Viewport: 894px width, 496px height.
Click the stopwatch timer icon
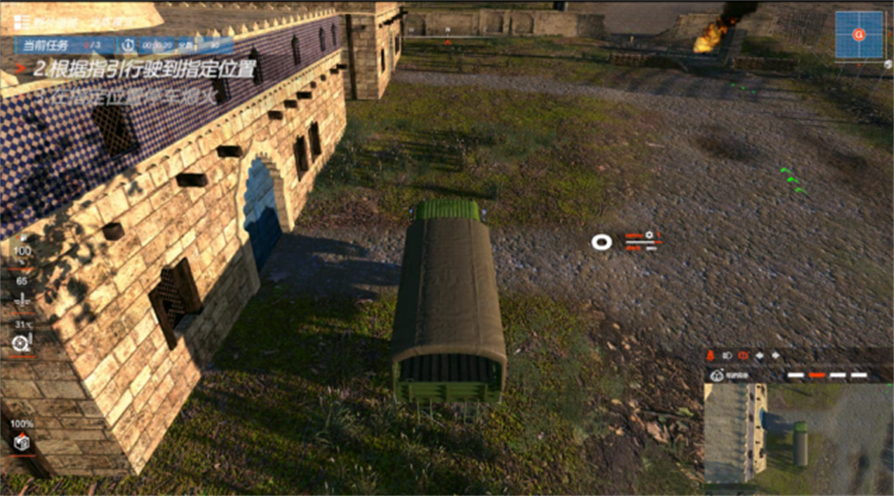[127, 45]
